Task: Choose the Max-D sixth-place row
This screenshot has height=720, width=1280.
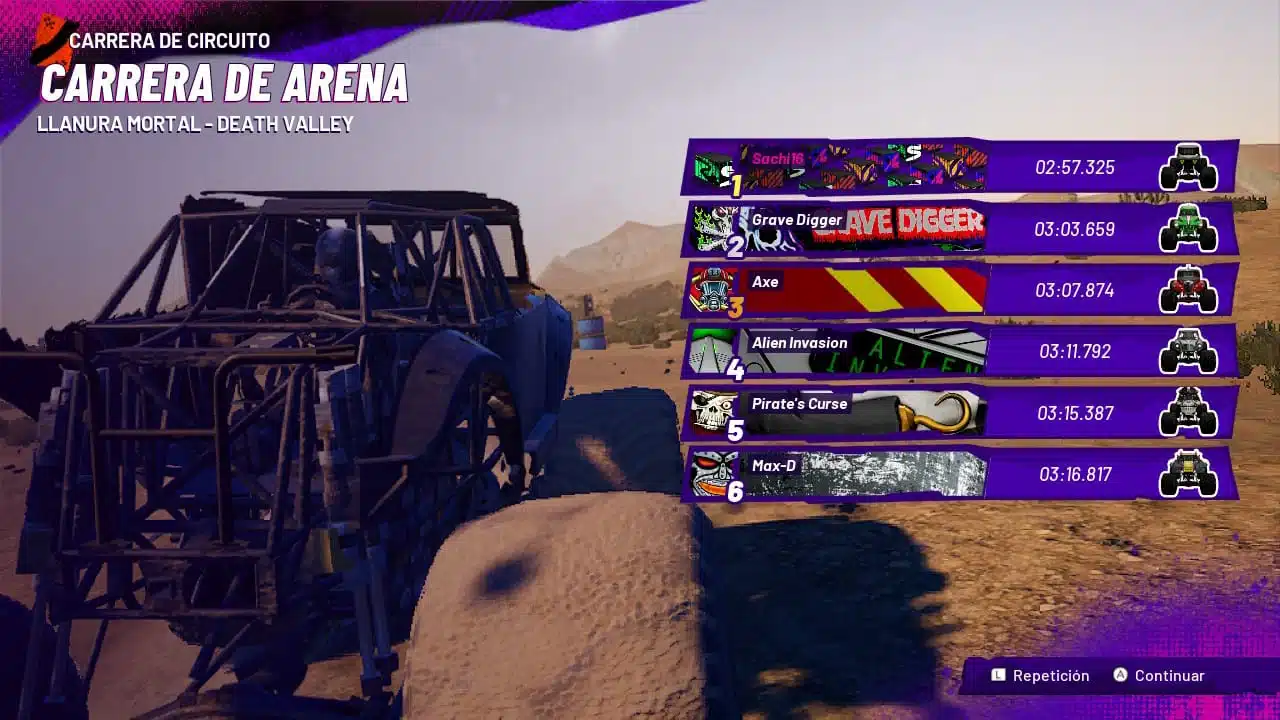Action: pos(960,474)
